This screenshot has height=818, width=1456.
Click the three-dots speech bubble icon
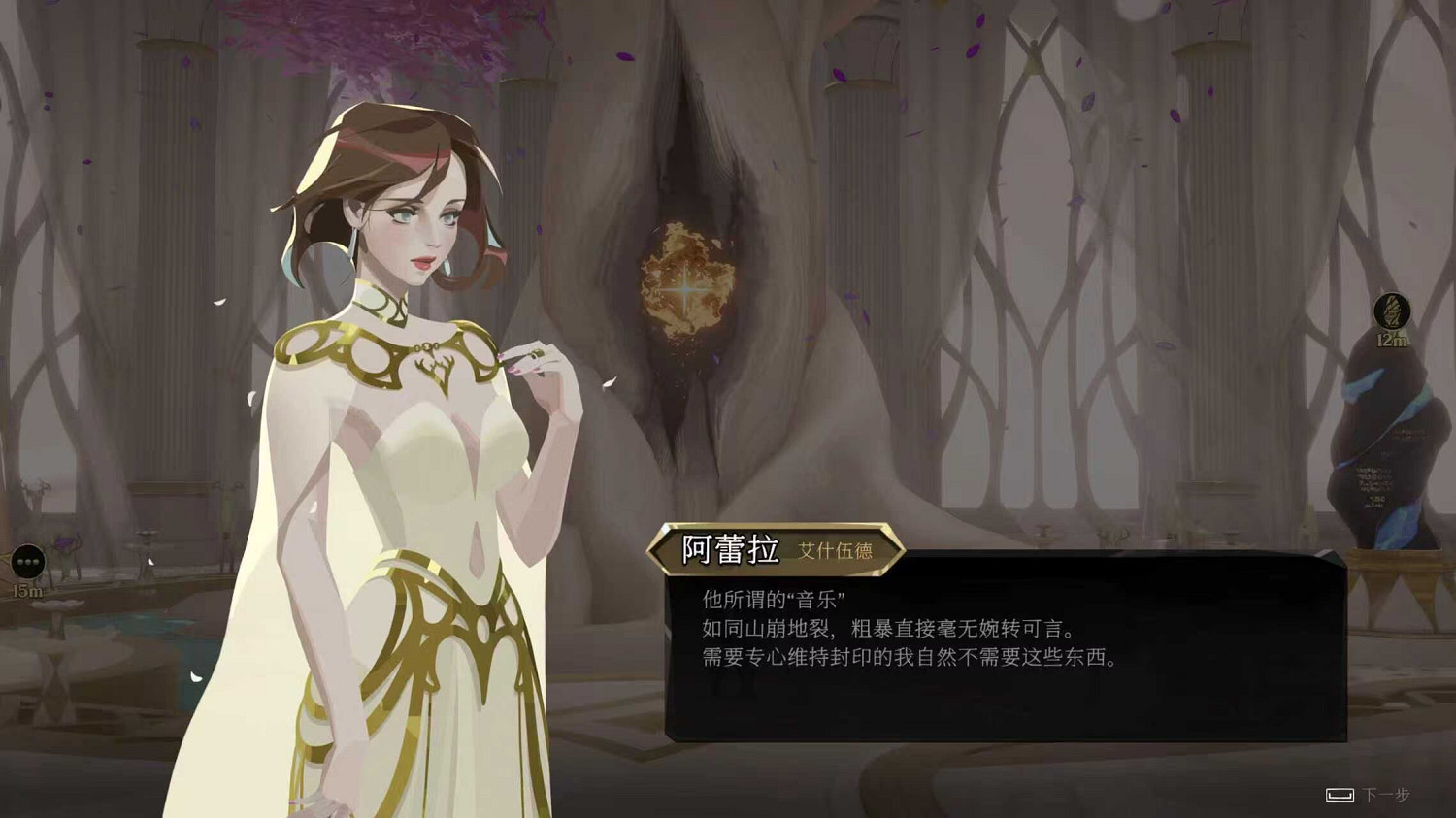click(26, 561)
